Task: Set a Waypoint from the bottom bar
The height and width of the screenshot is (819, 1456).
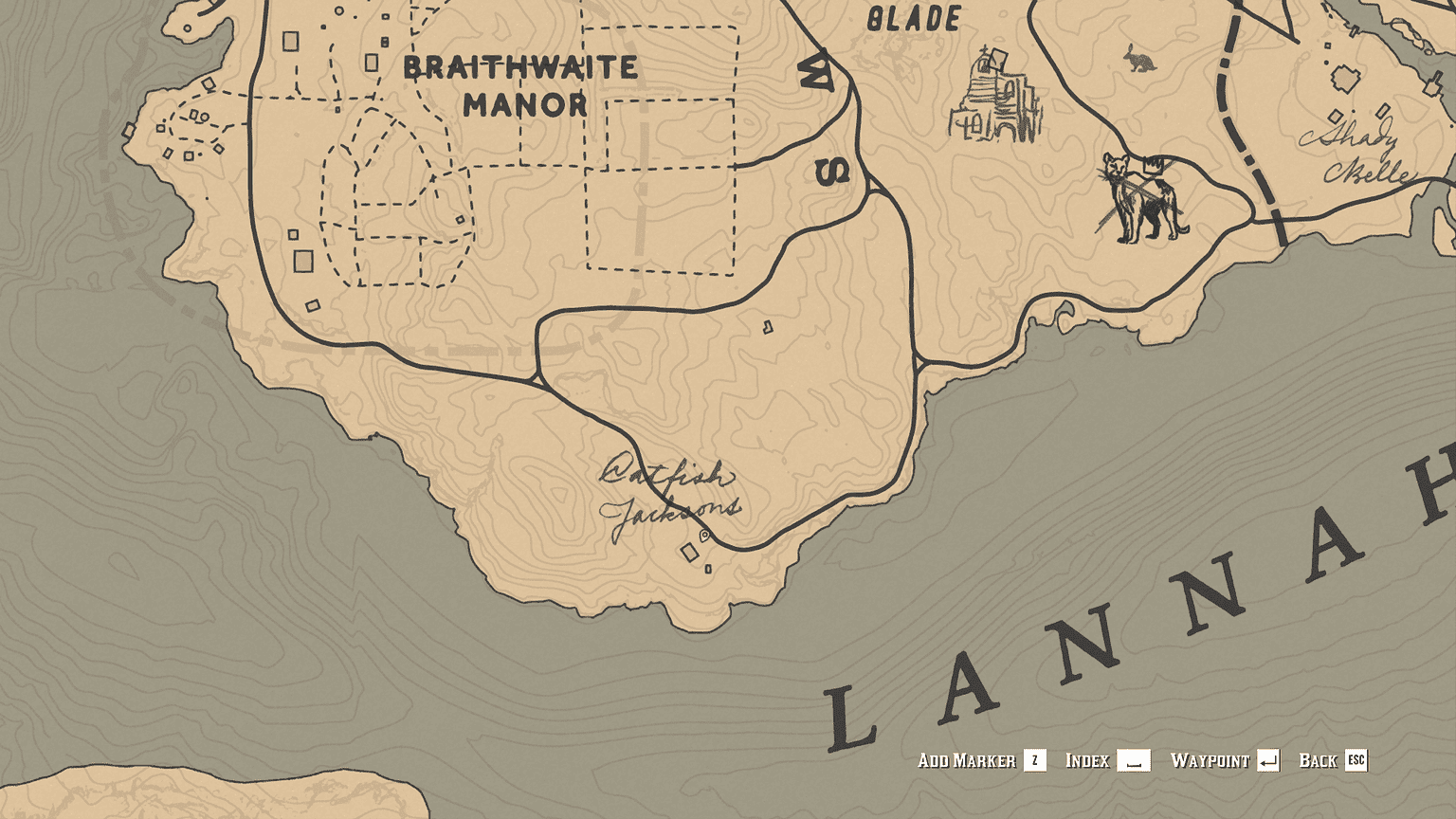Action: coord(1210,760)
